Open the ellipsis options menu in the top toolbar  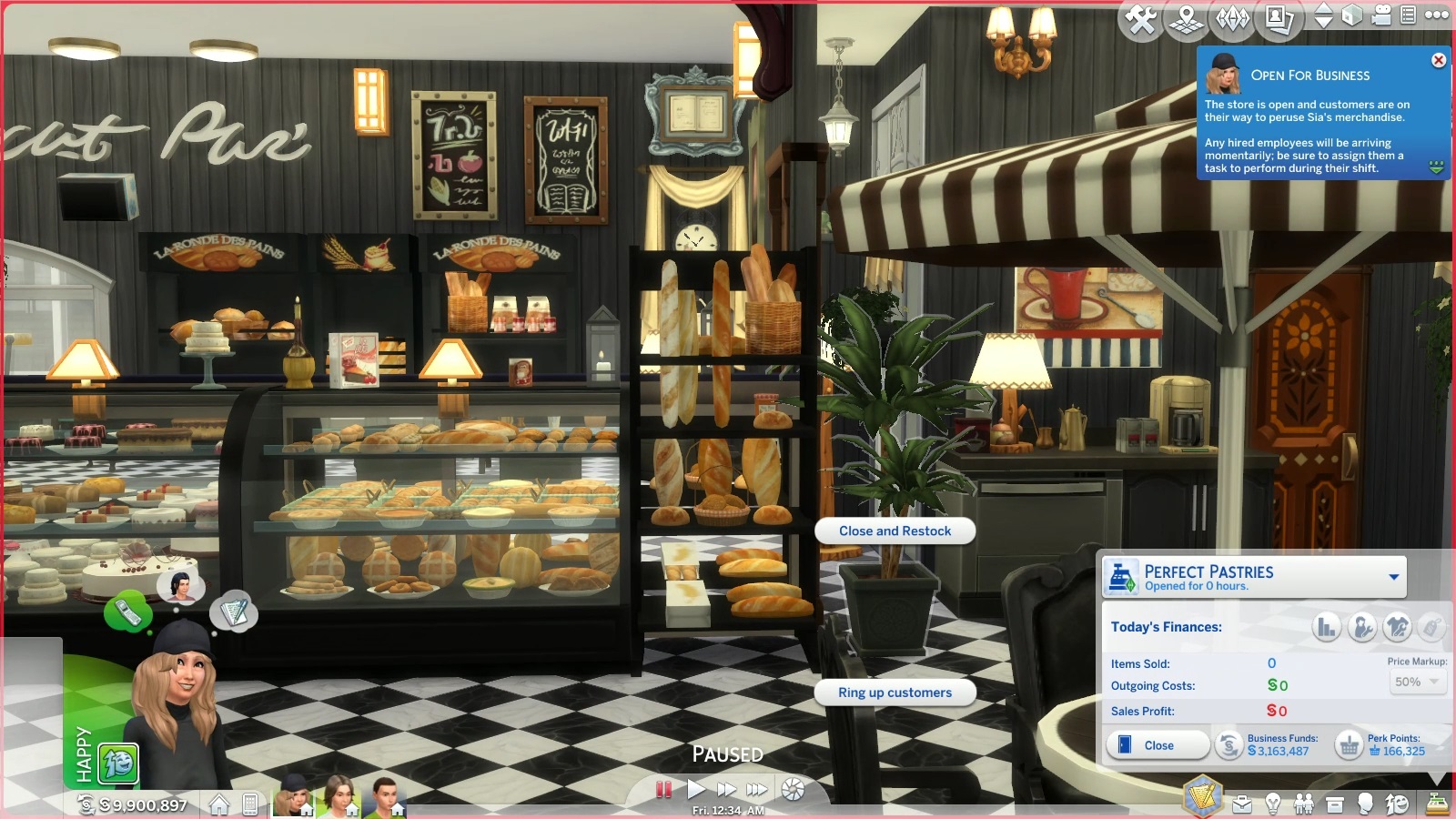pyautogui.click(x=1437, y=15)
